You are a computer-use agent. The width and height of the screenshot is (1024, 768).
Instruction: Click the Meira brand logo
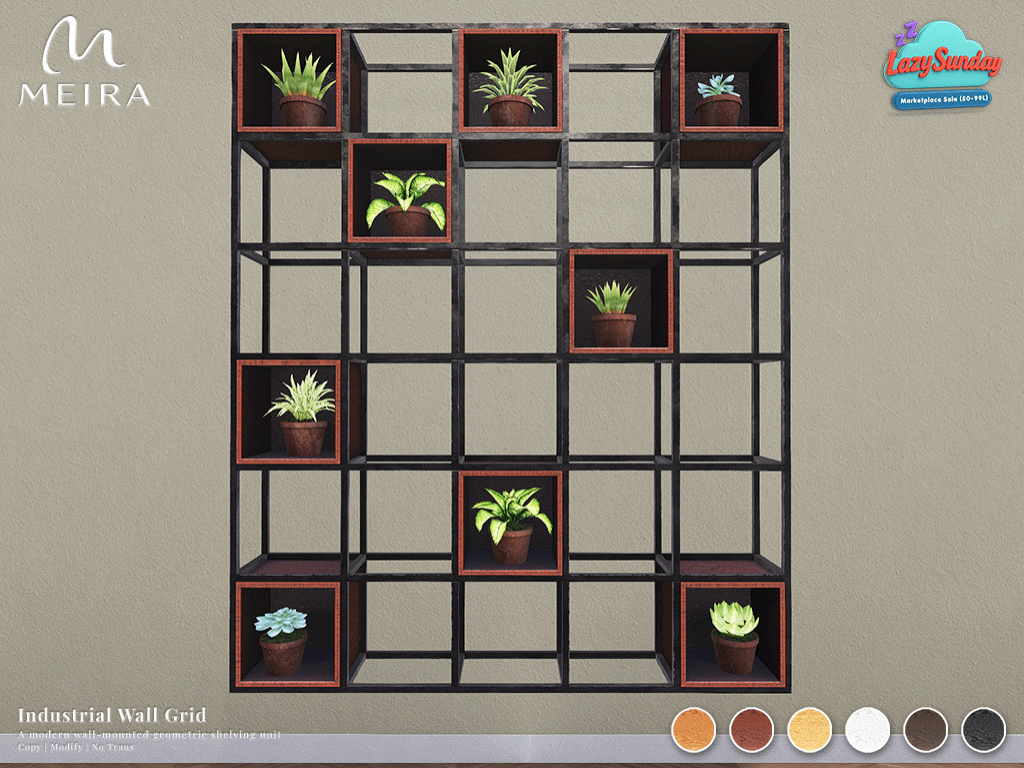(84, 62)
